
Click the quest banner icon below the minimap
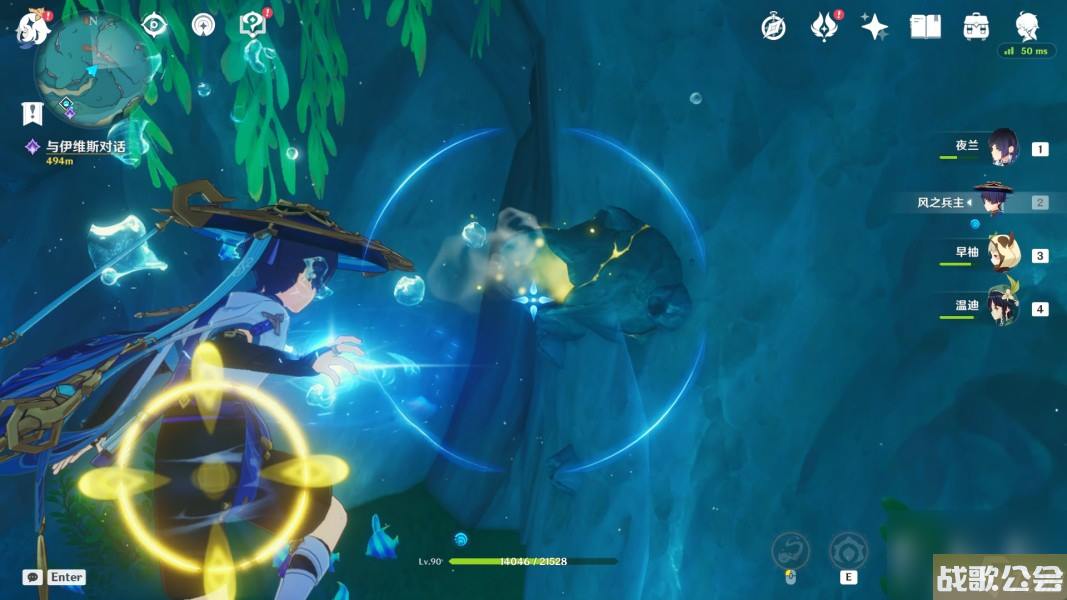33,113
